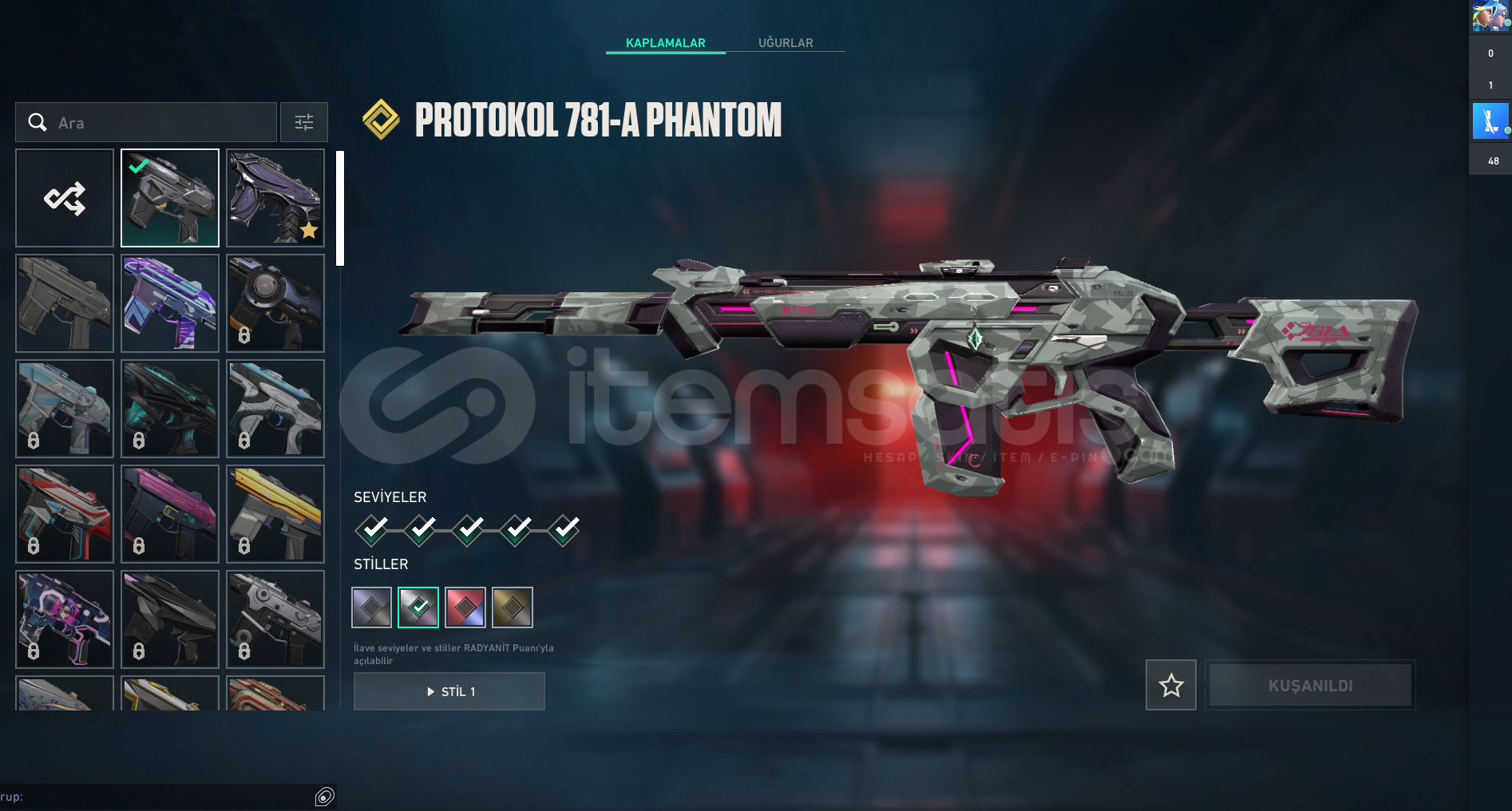Select the pink and teal locked Phantom skin
The width and height of the screenshot is (1512, 811).
(170, 514)
